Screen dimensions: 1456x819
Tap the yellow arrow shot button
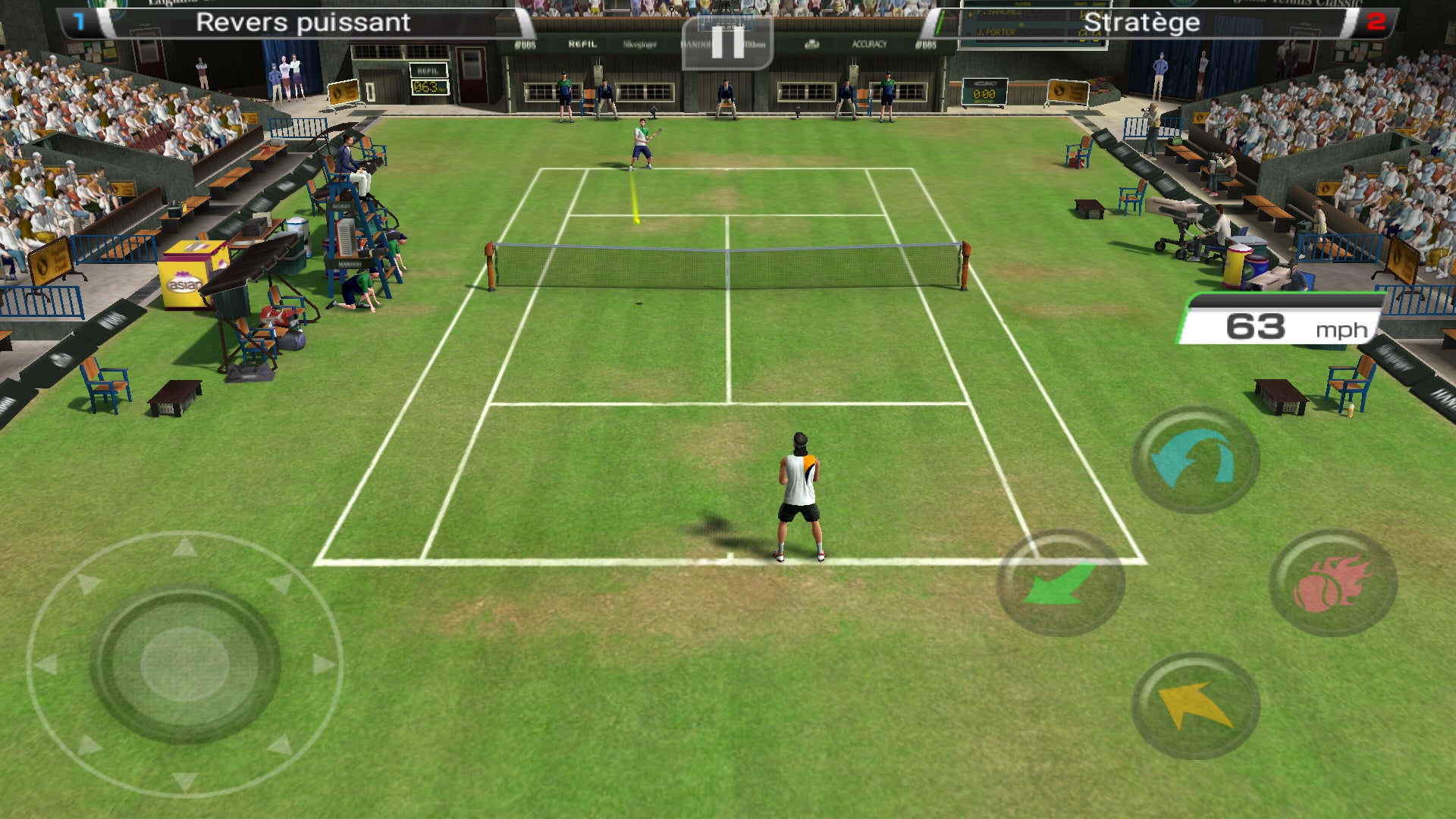1195,706
